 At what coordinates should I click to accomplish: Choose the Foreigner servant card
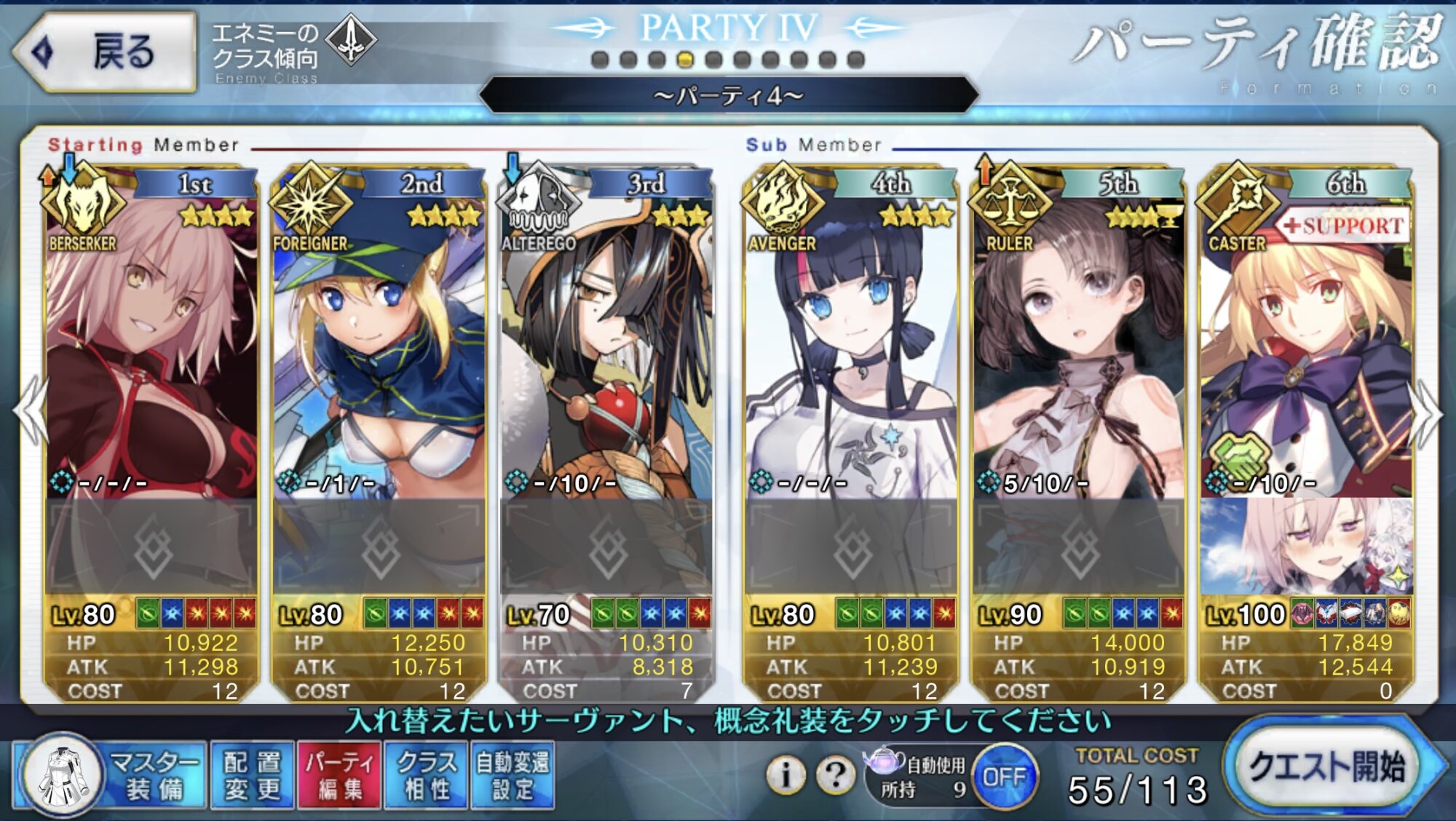click(379, 349)
